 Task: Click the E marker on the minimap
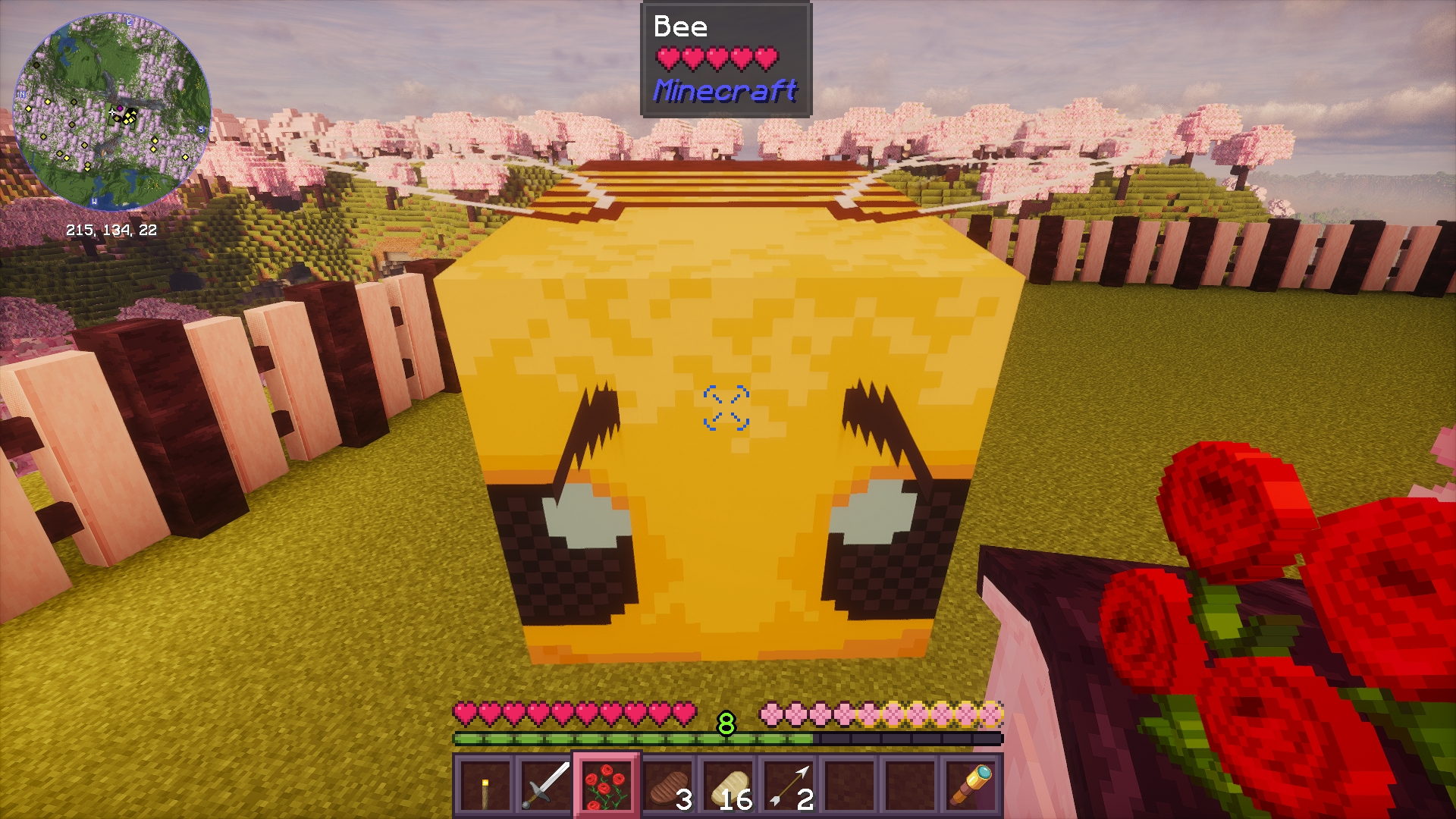pos(129,23)
